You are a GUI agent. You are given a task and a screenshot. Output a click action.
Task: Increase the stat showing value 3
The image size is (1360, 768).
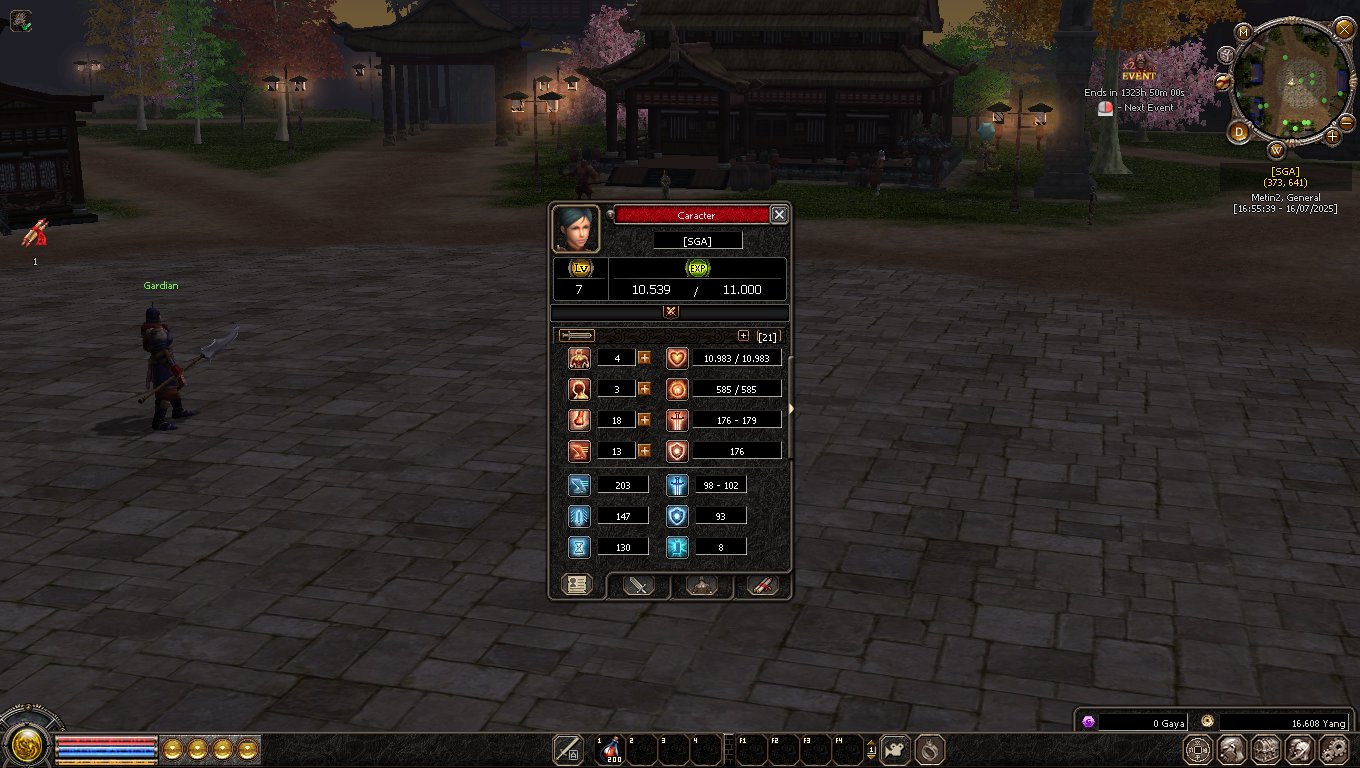pos(644,389)
